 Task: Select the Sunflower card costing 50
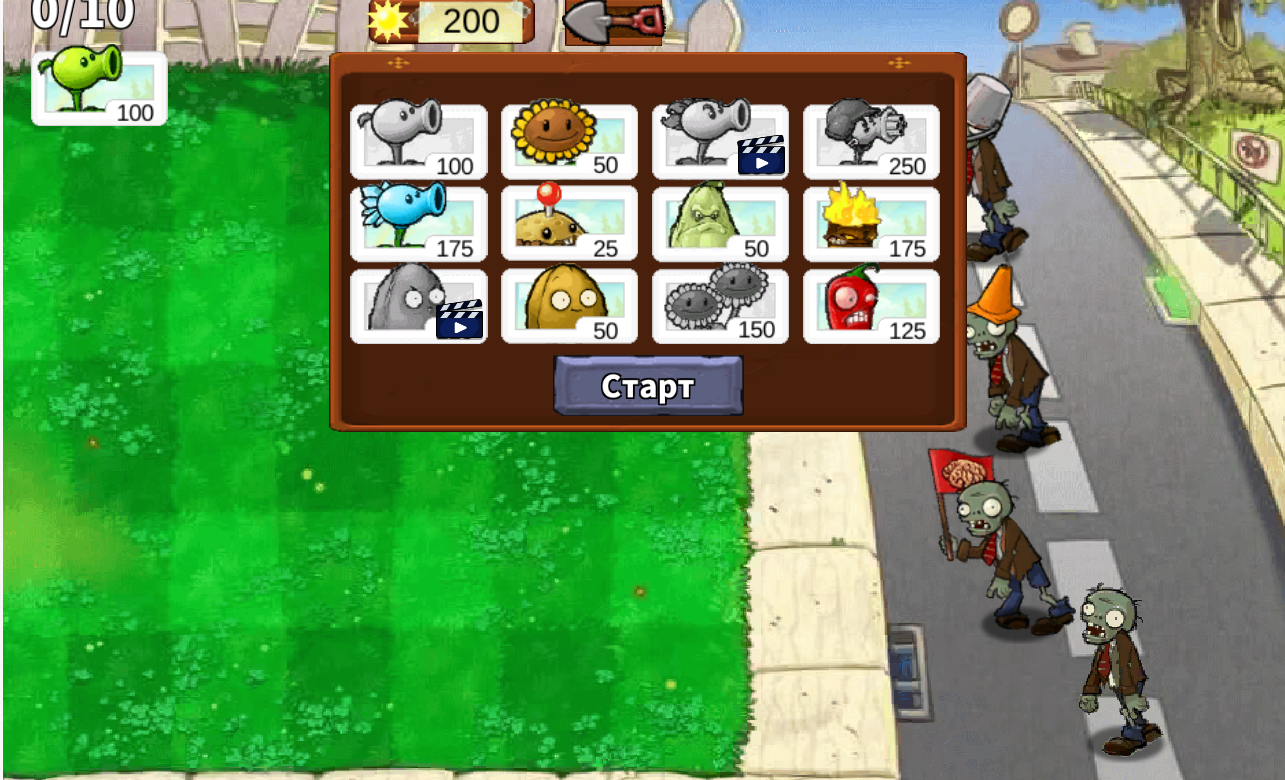click(x=569, y=141)
